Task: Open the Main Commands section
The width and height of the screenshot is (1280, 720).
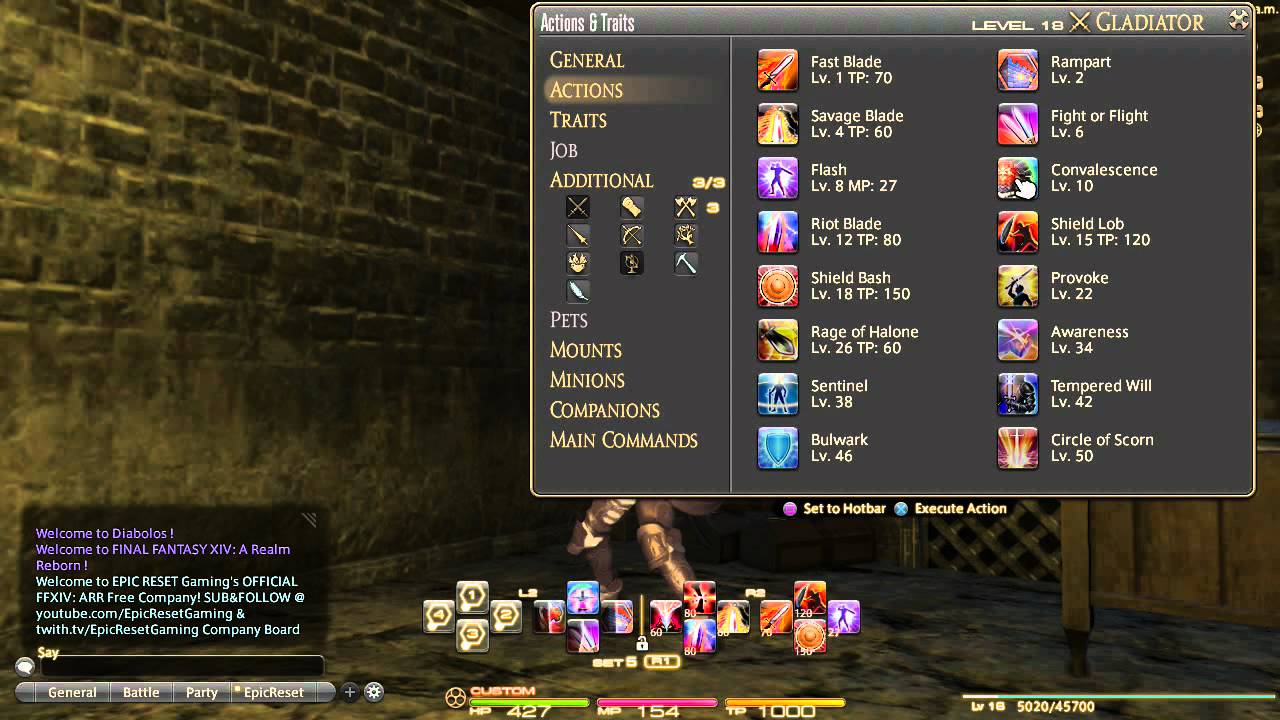Action: (624, 440)
